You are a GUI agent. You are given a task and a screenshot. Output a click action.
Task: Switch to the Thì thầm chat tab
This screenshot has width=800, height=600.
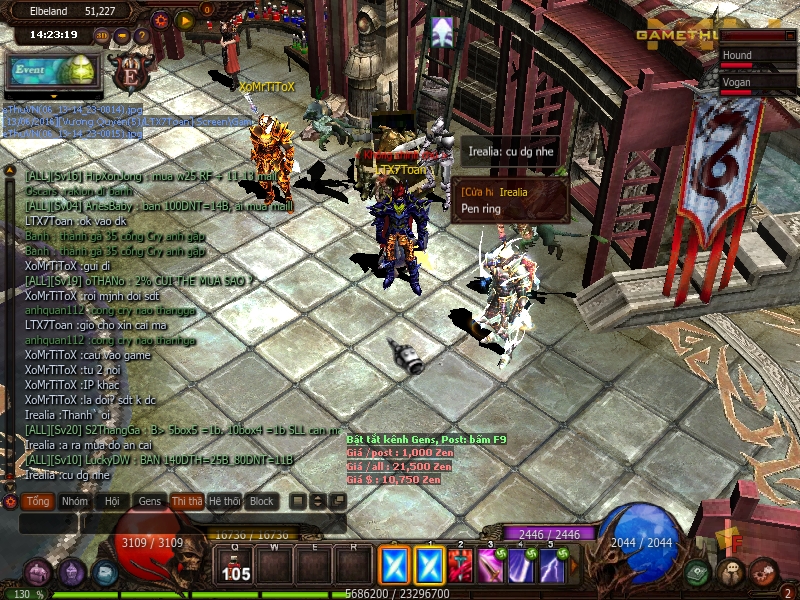click(187, 501)
